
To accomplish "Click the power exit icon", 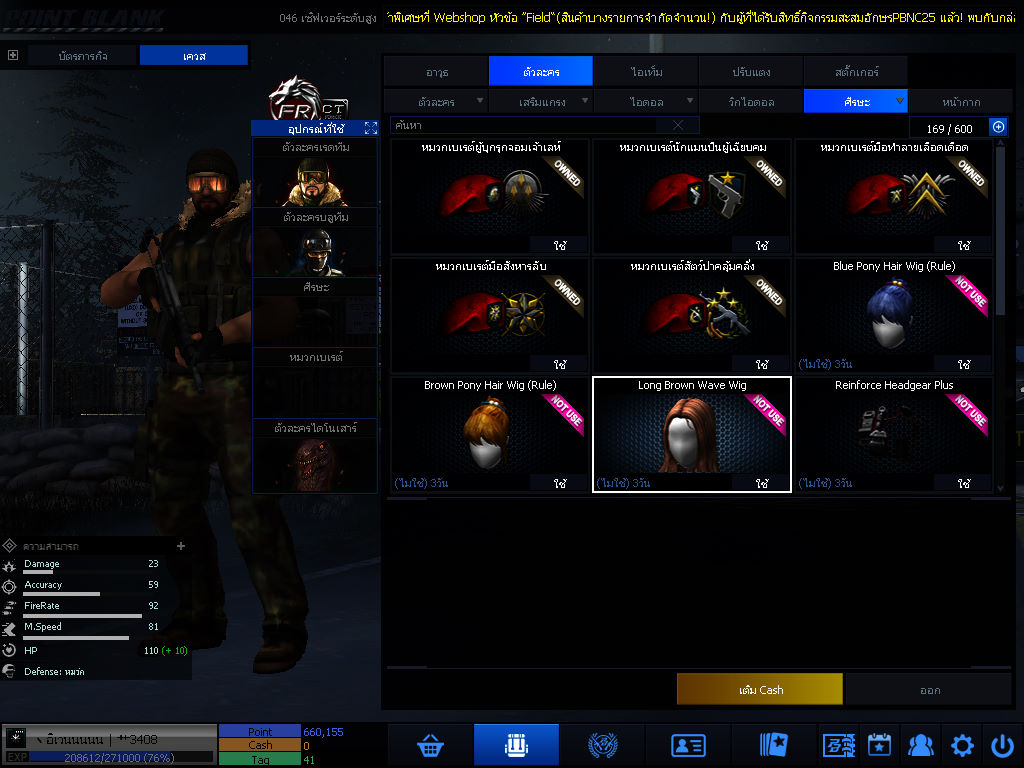I will (1002, 745).
